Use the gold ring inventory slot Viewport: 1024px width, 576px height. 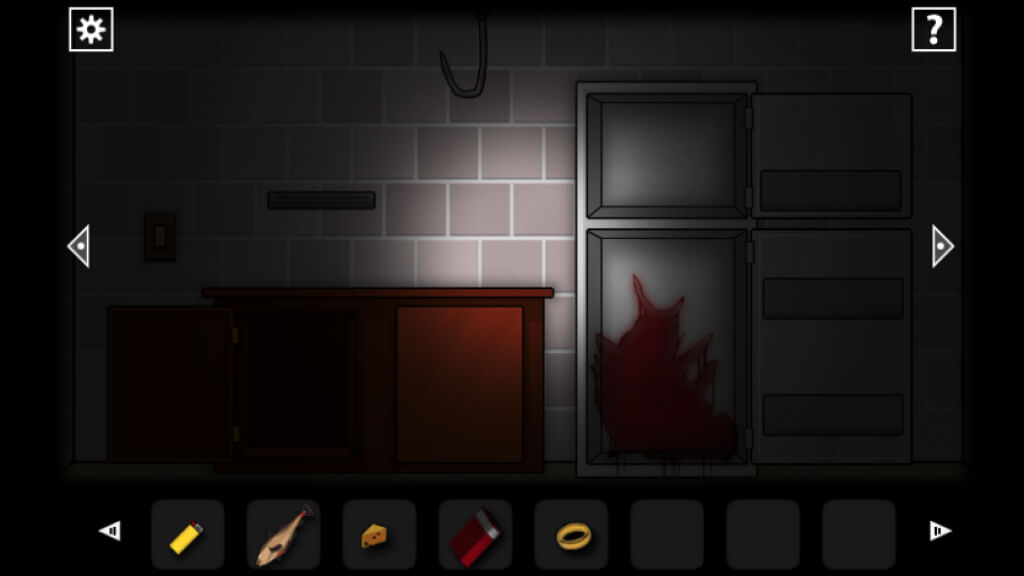(x=571, y=535)
